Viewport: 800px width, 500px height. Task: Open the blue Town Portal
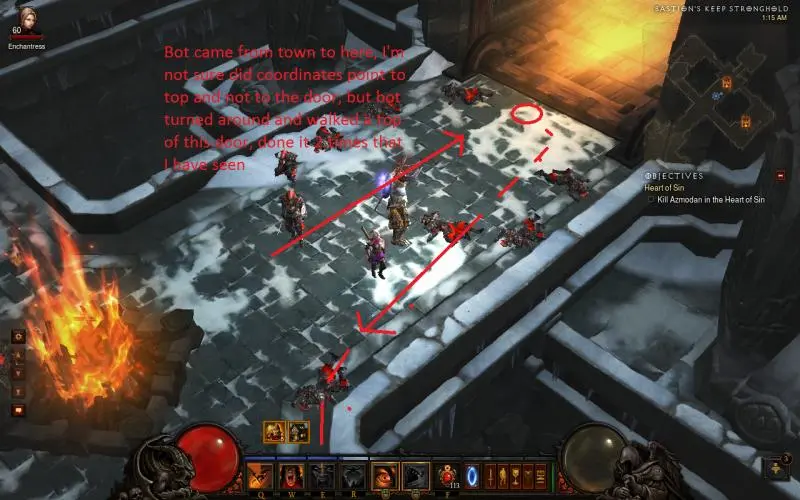click(x=472, y=476)
